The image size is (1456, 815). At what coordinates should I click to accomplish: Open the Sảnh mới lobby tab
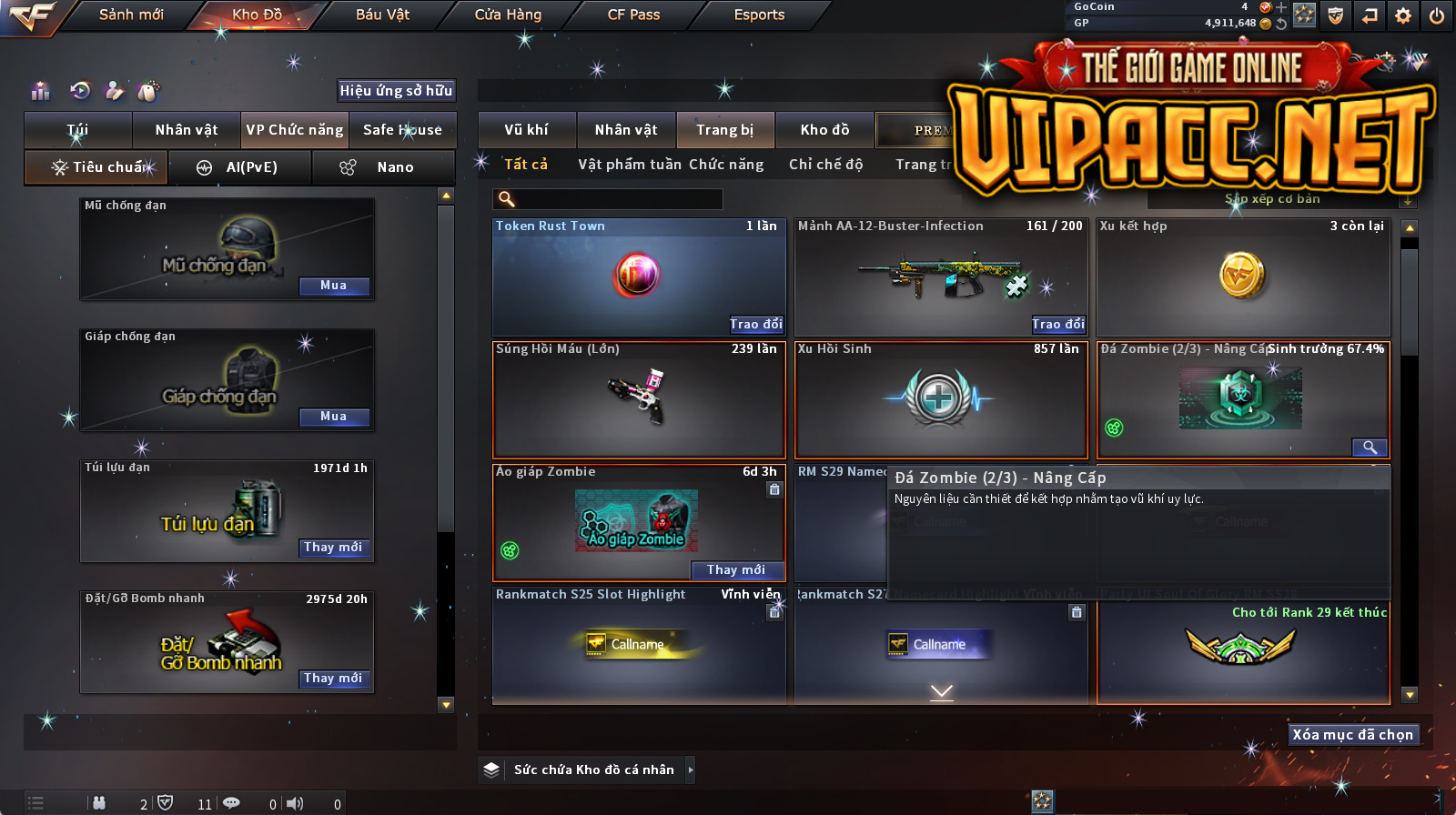pos(131,15)
